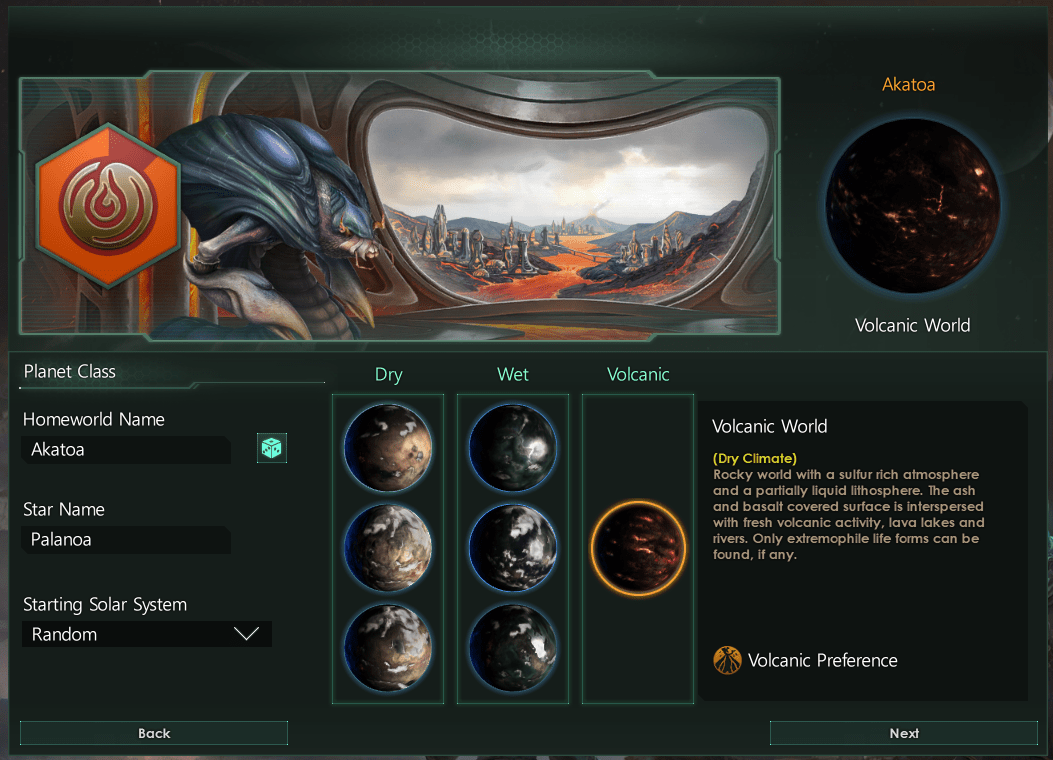Select the top planet in the Wet column
Screen dimensions: 1053x760
(x=513, y=447)
